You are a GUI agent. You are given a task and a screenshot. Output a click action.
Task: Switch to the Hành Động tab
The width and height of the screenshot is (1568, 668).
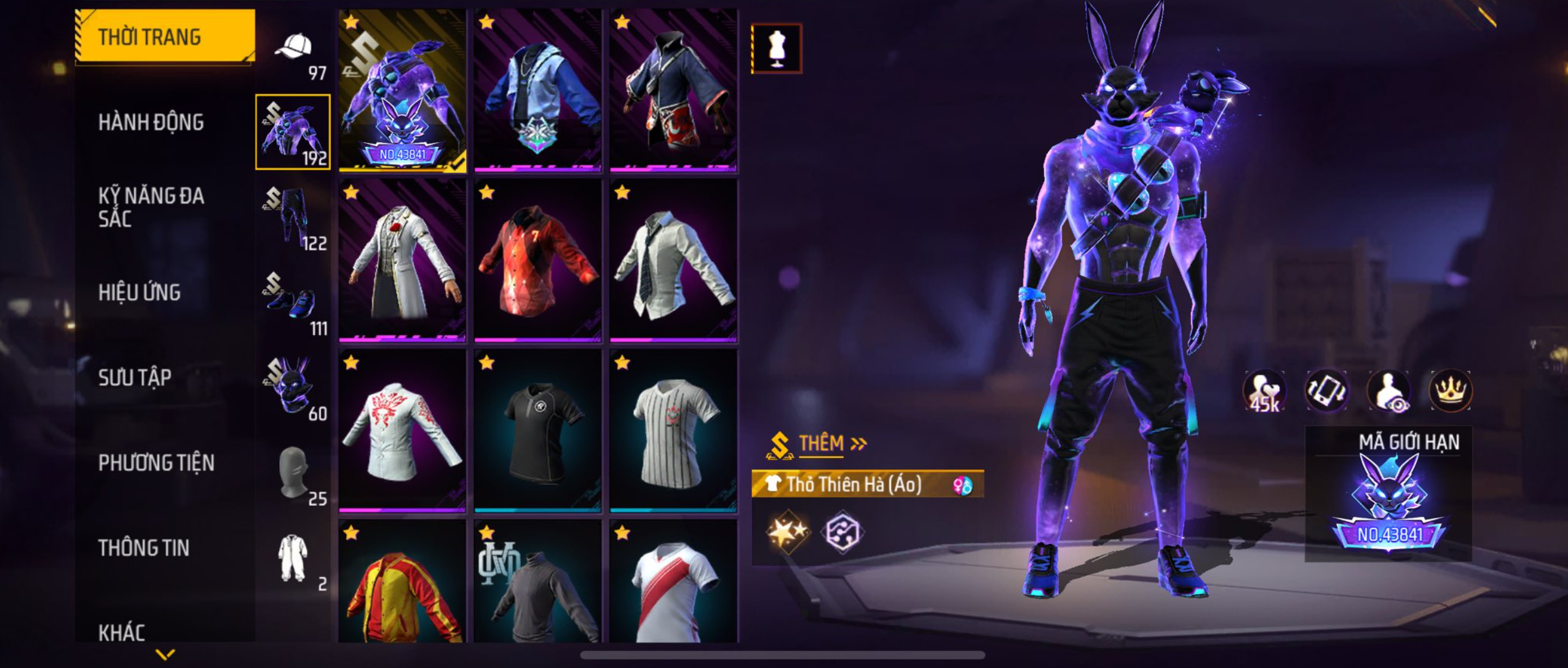tap(151, 122)
